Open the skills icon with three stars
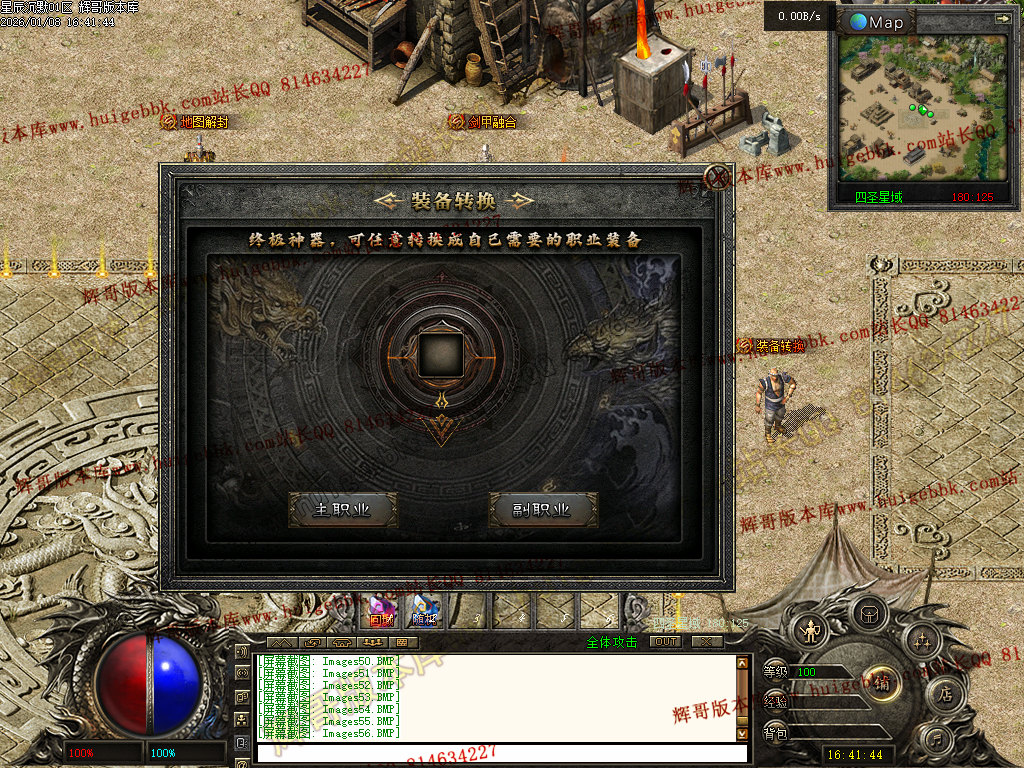This screenshot has height=768, width=1024. 921,638
